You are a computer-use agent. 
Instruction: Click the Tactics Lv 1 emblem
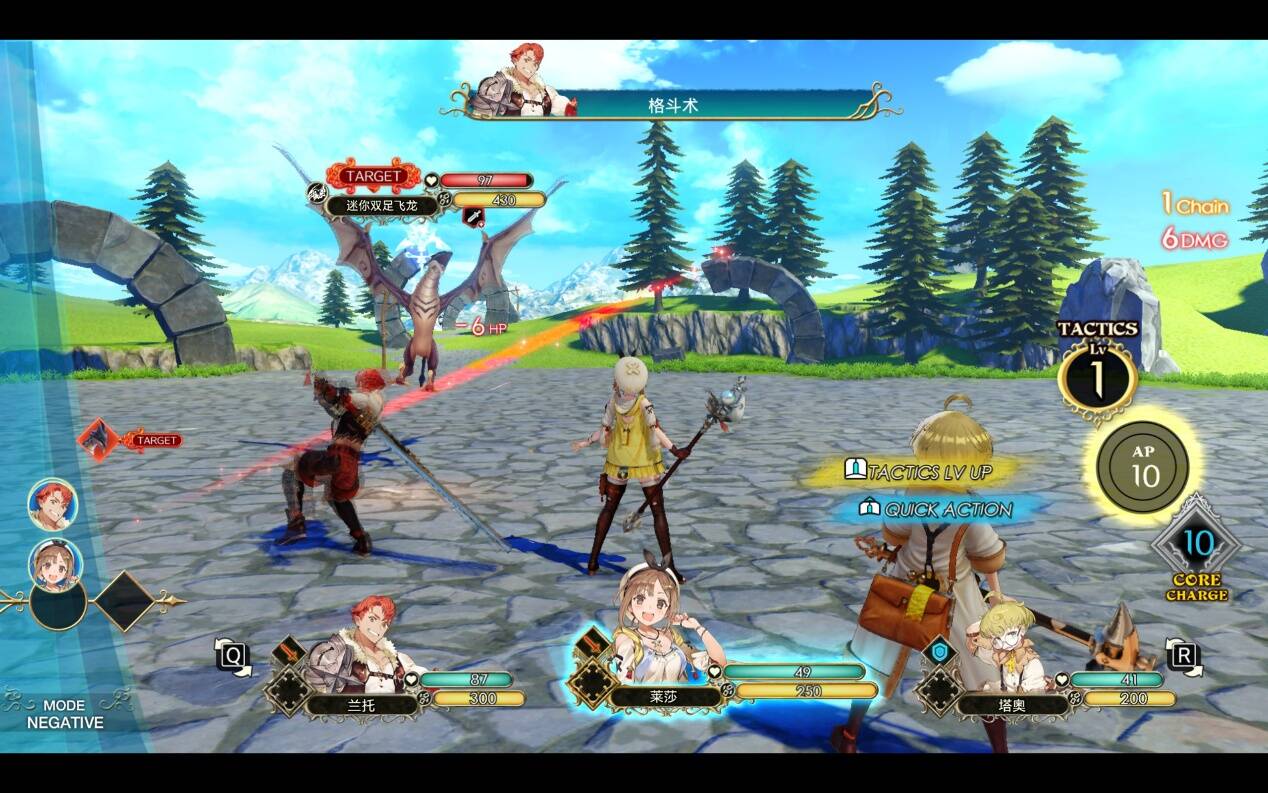click(x=1097, y=378)
